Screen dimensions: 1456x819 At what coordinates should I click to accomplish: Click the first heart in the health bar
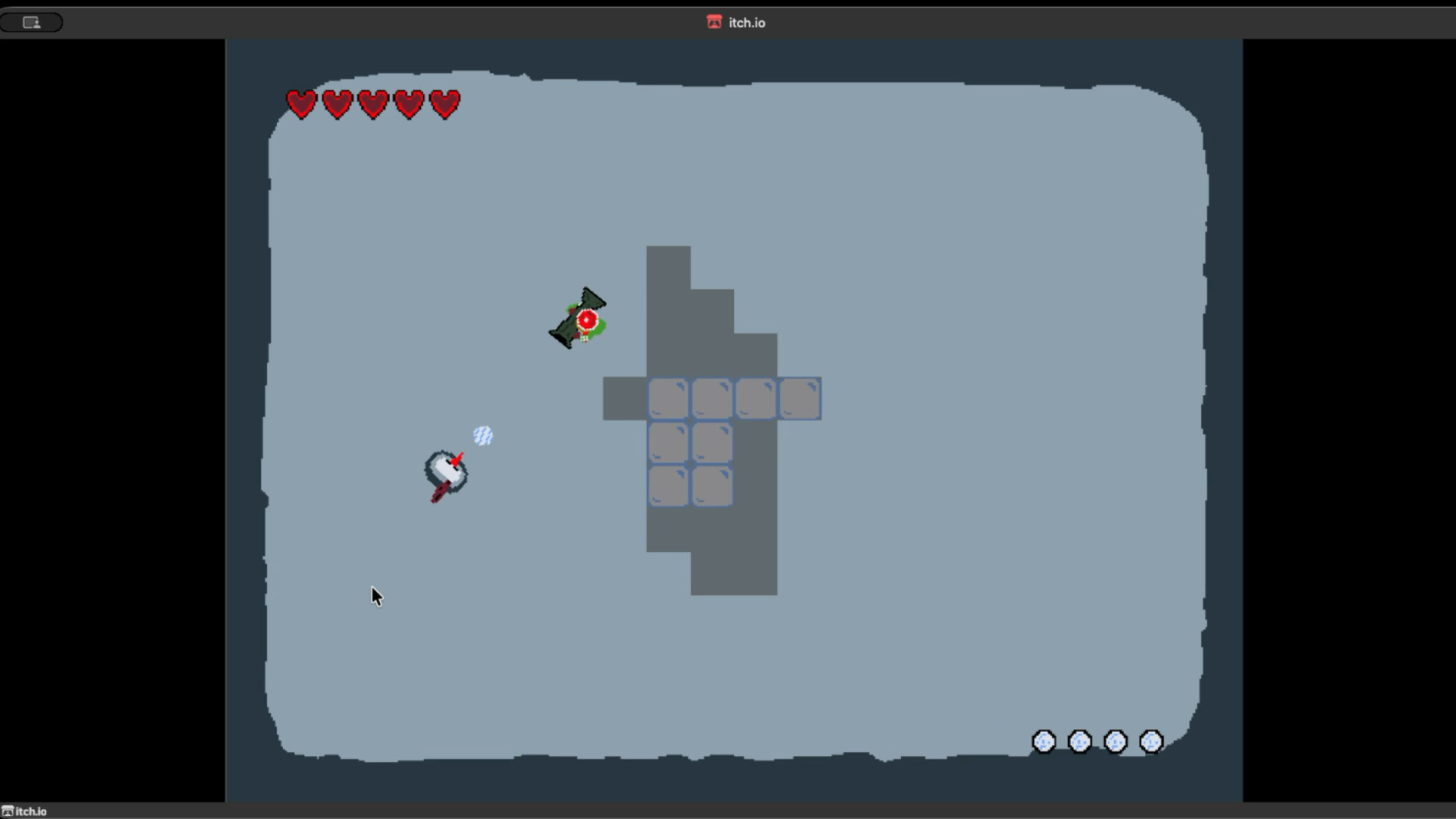tap(302, 104)
